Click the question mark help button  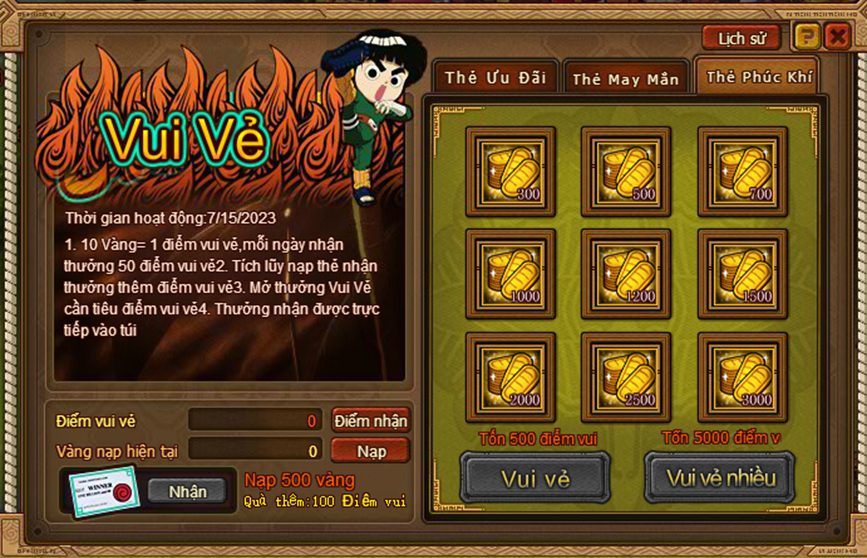806,38
